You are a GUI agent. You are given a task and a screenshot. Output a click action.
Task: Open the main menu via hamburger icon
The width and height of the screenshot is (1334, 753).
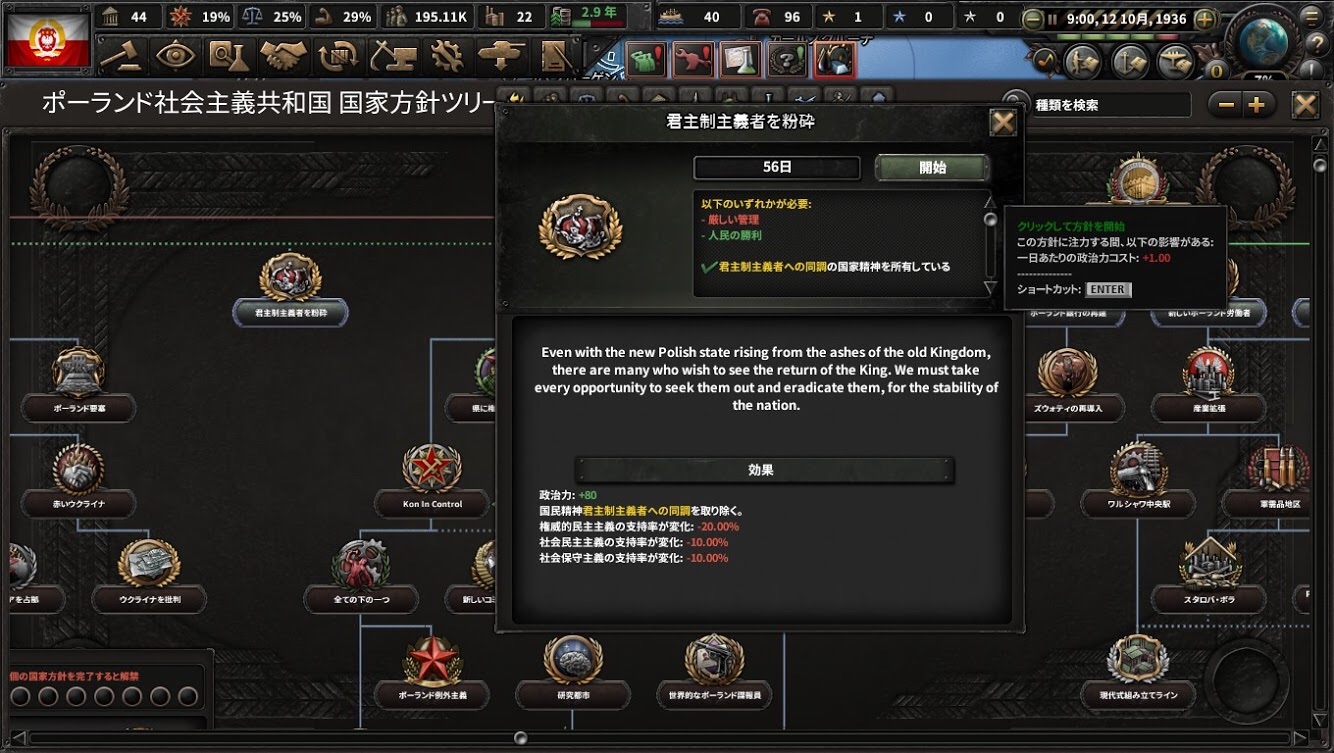click(1310, 17)
